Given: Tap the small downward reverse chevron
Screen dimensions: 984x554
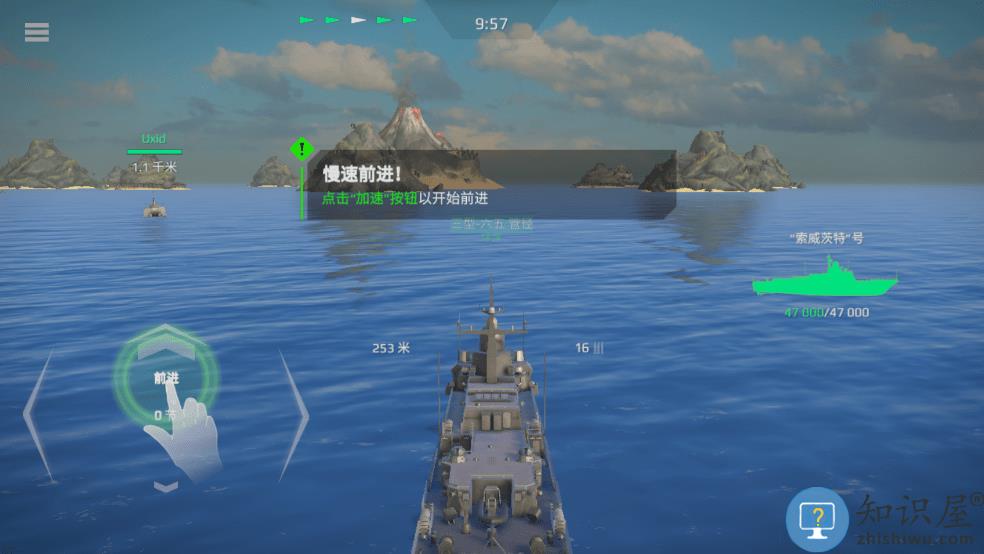Looking at the screenshot, I should [166, 486].
